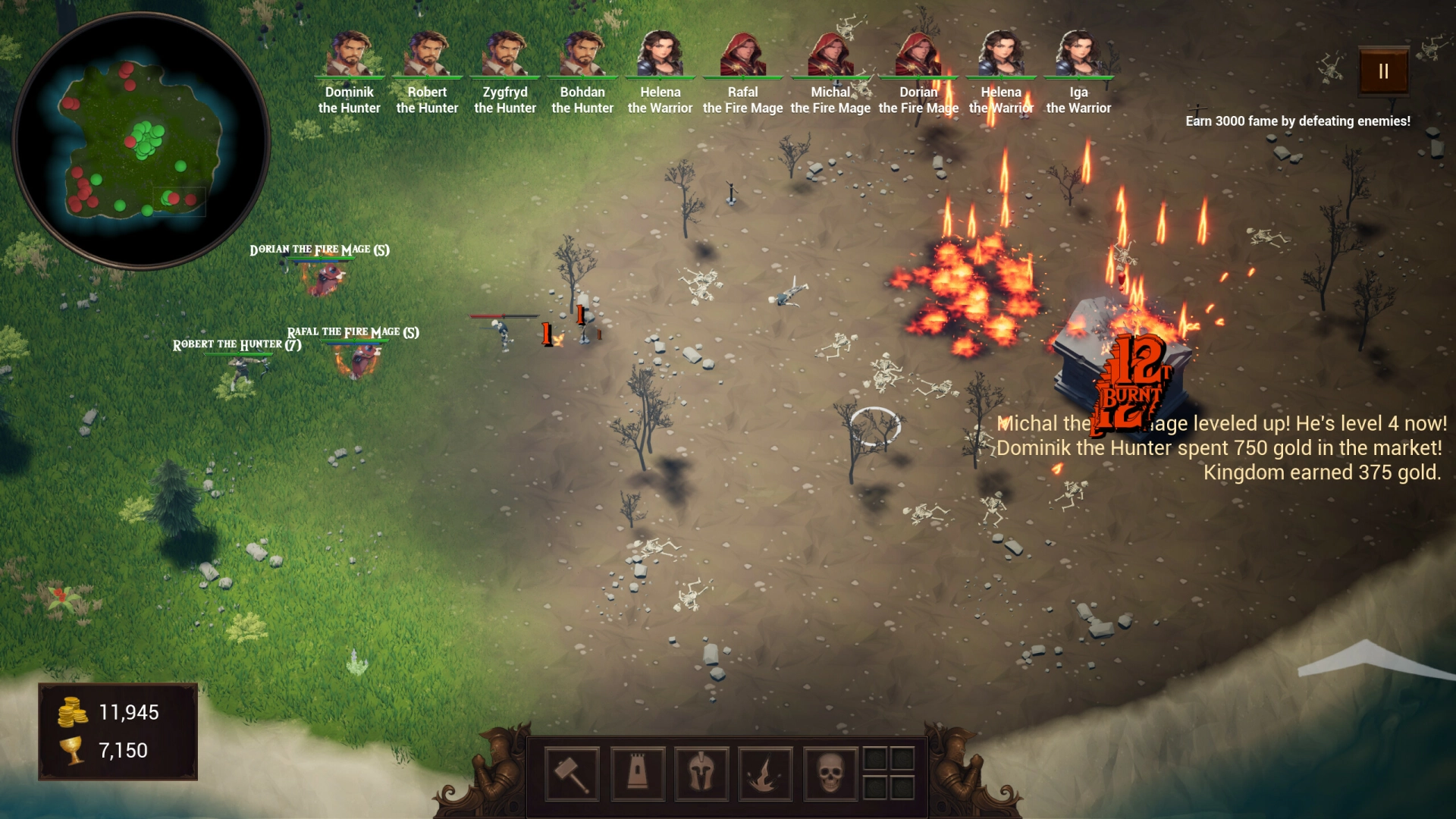This screenshot has height=819, width=1456.
Task: Select Robert the Hunter's portrait
Action: point(428,53)
